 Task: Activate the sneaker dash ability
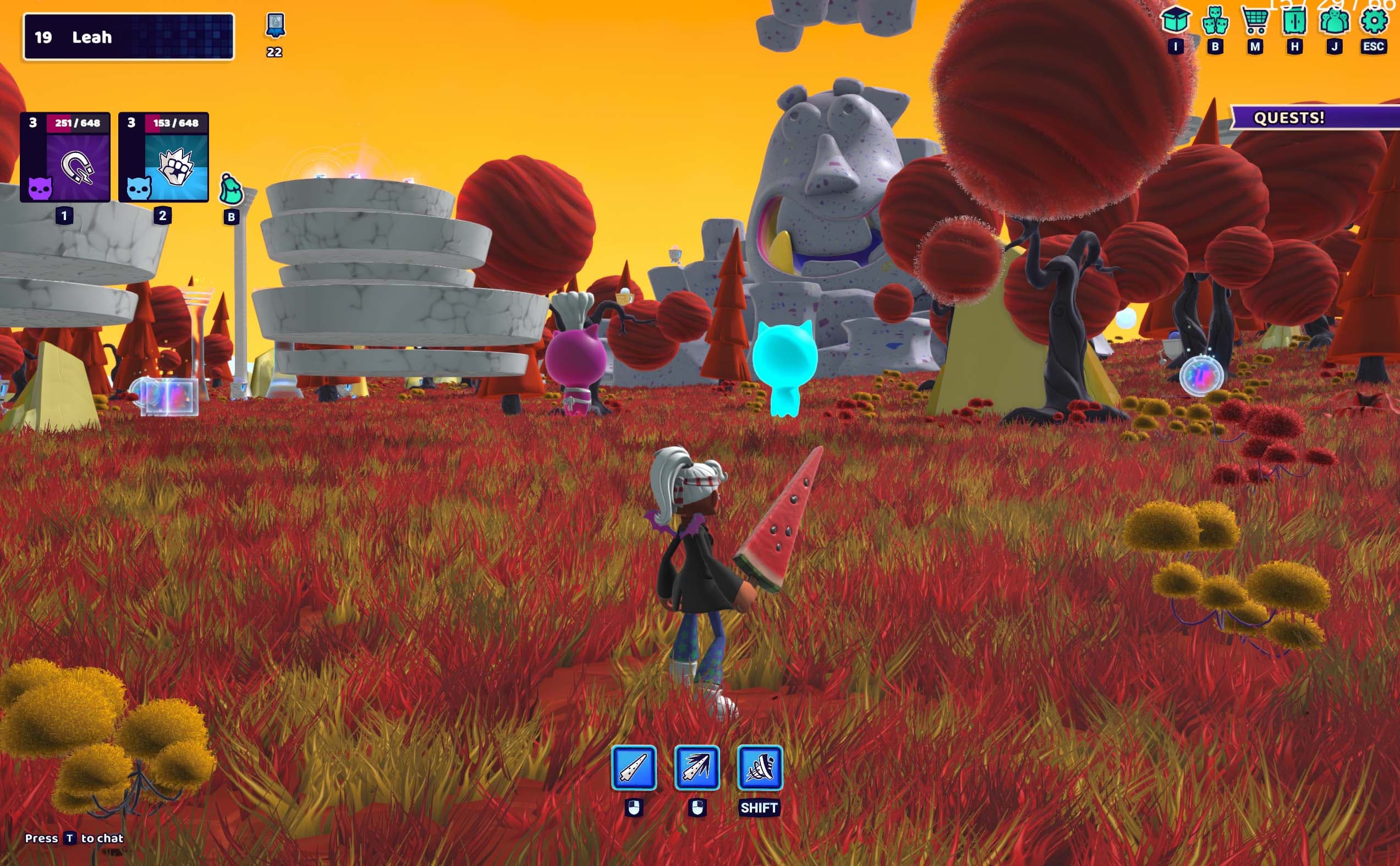[x=759, y=768]
